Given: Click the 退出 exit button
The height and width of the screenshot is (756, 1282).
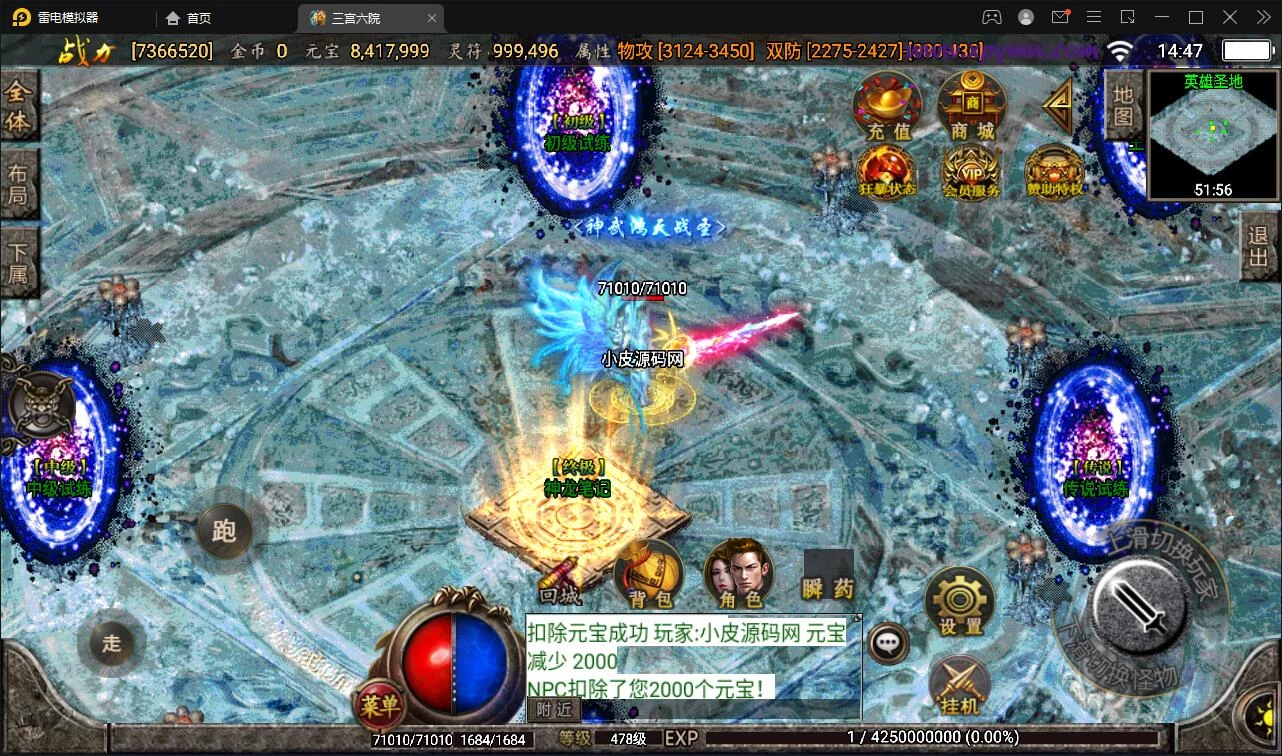Looking at the screenshot, I should 1259,250.
